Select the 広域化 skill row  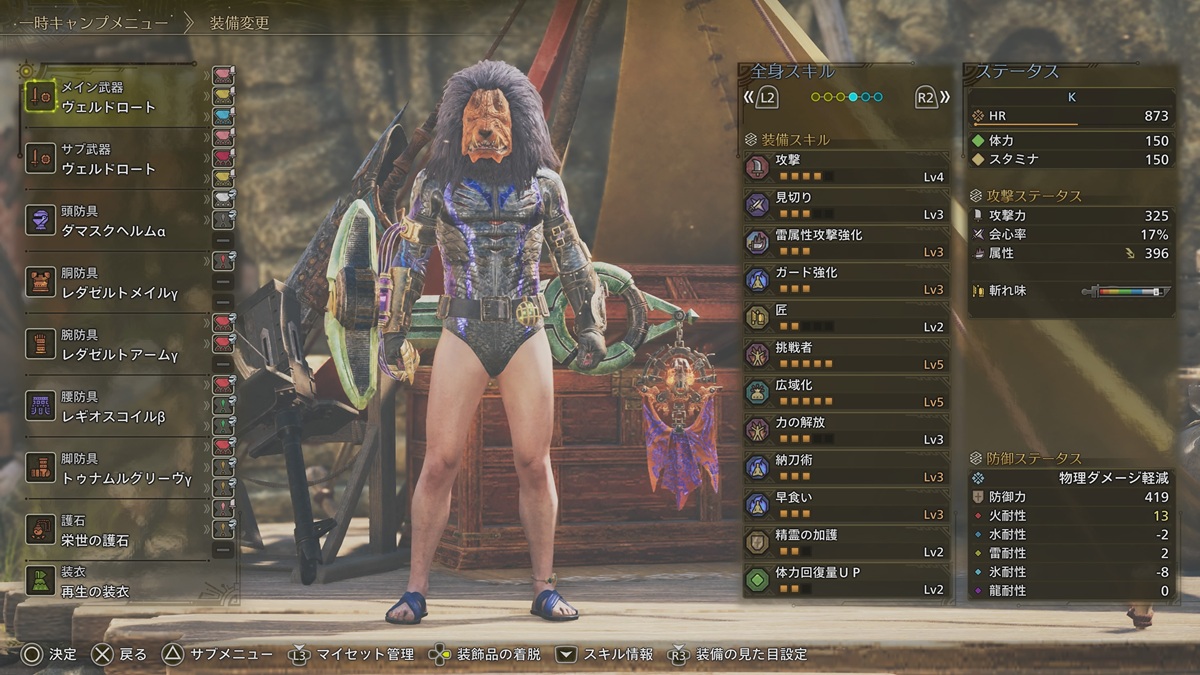point(845,393)
